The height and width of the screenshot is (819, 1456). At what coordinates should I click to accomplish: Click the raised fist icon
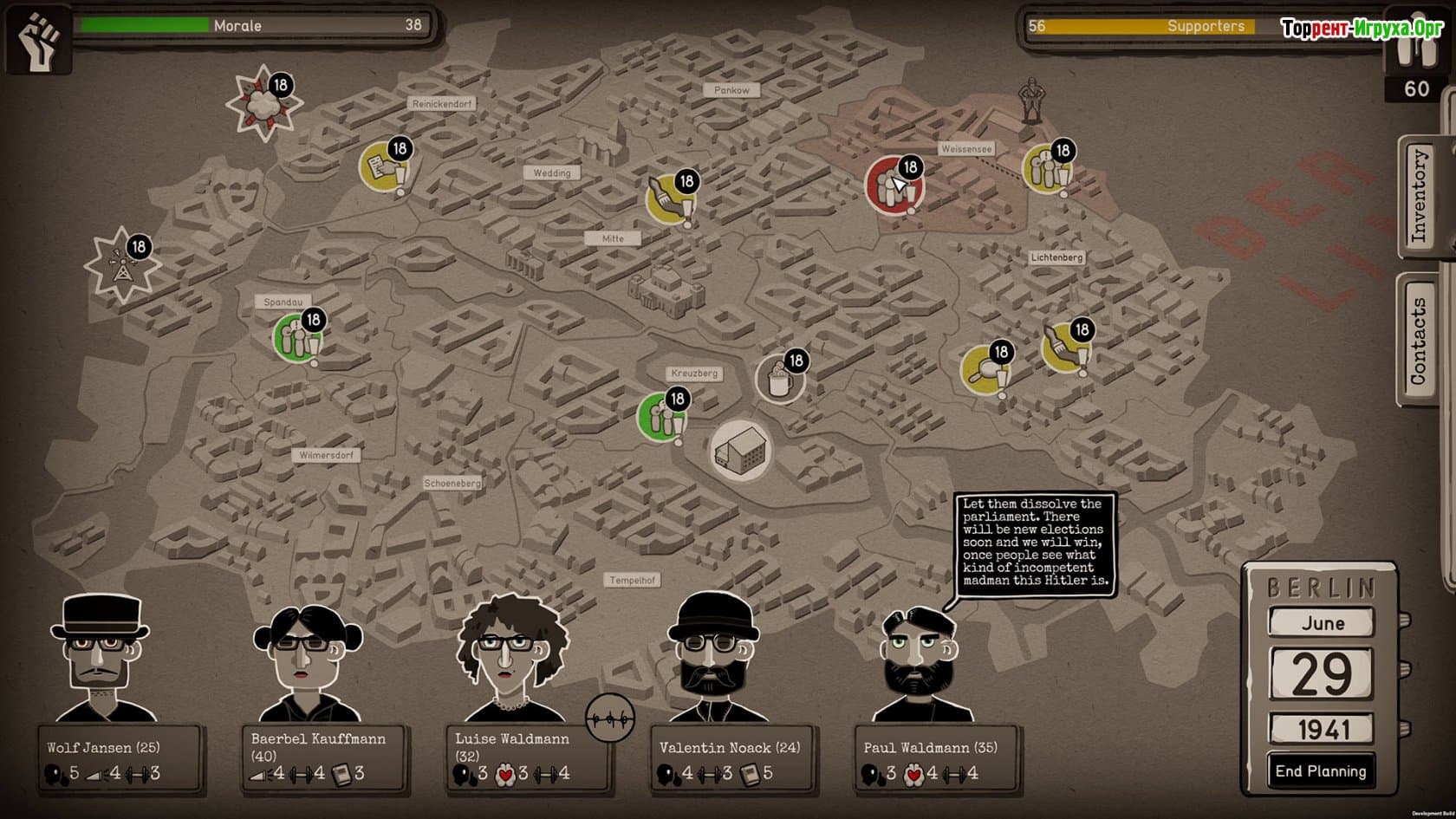coord(39,39)
